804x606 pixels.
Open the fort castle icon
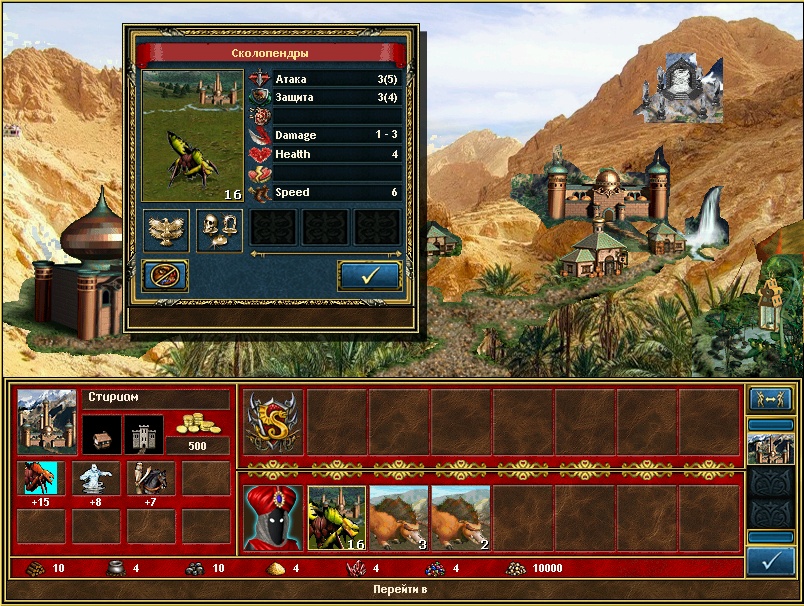pyautogui.click(x=144, y=435)
